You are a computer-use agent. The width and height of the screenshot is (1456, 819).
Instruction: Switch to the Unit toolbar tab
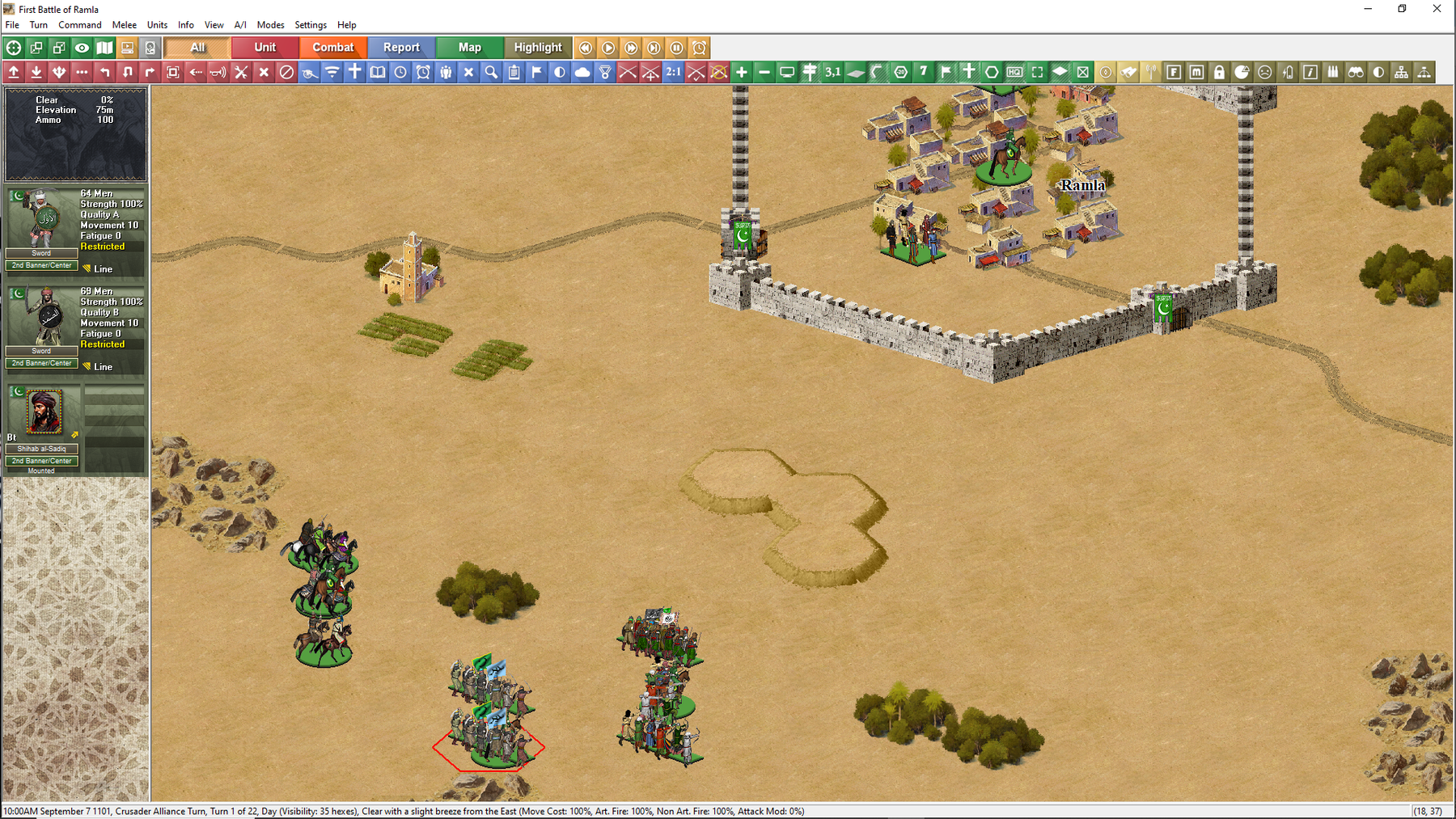pyautogui.click(x=265, y=48)
